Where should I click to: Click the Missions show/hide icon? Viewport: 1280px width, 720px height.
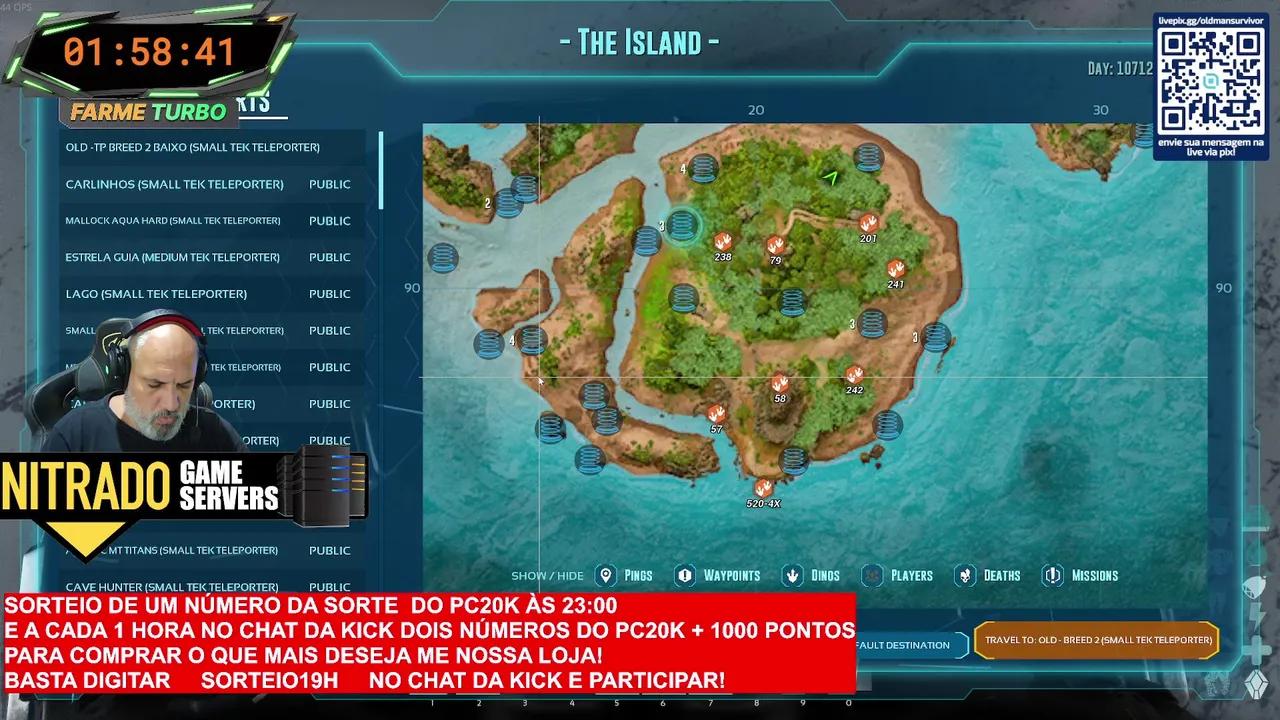coord(1051,575)
